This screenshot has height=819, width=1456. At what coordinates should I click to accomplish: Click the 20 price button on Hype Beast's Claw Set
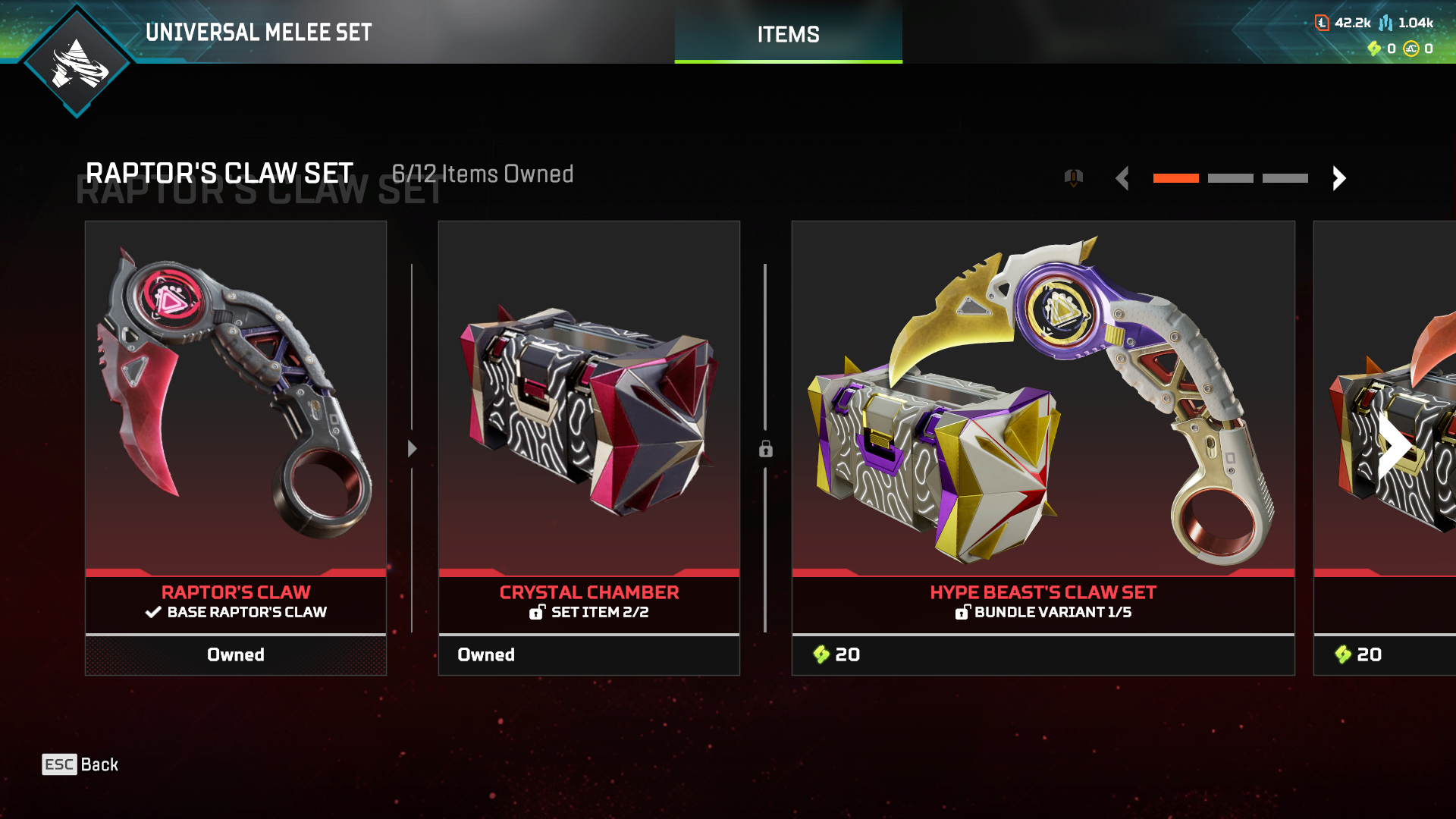coord(1043,654)
